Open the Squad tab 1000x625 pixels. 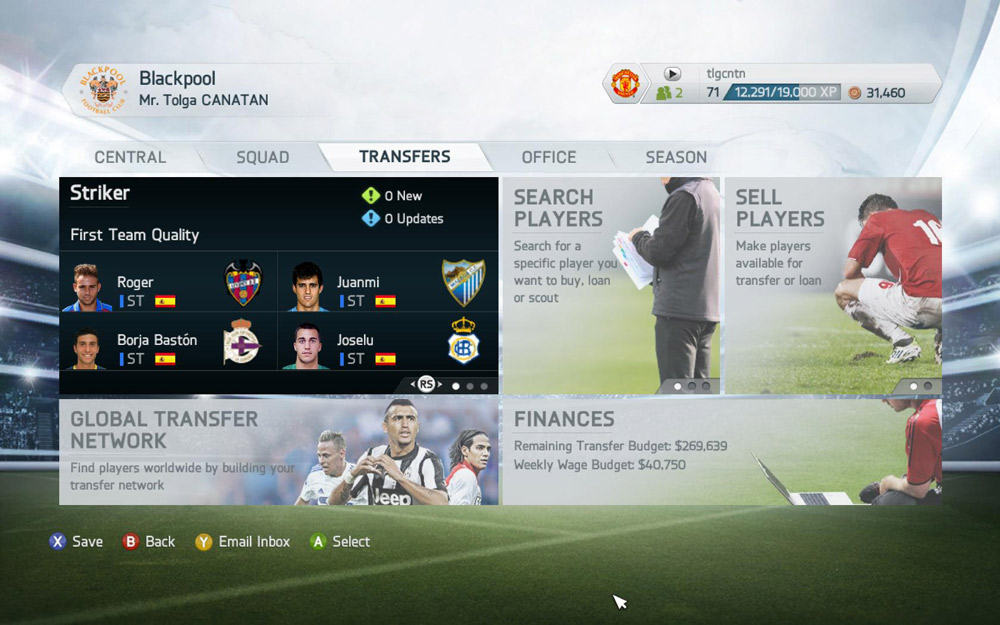(x=262, y=157)
